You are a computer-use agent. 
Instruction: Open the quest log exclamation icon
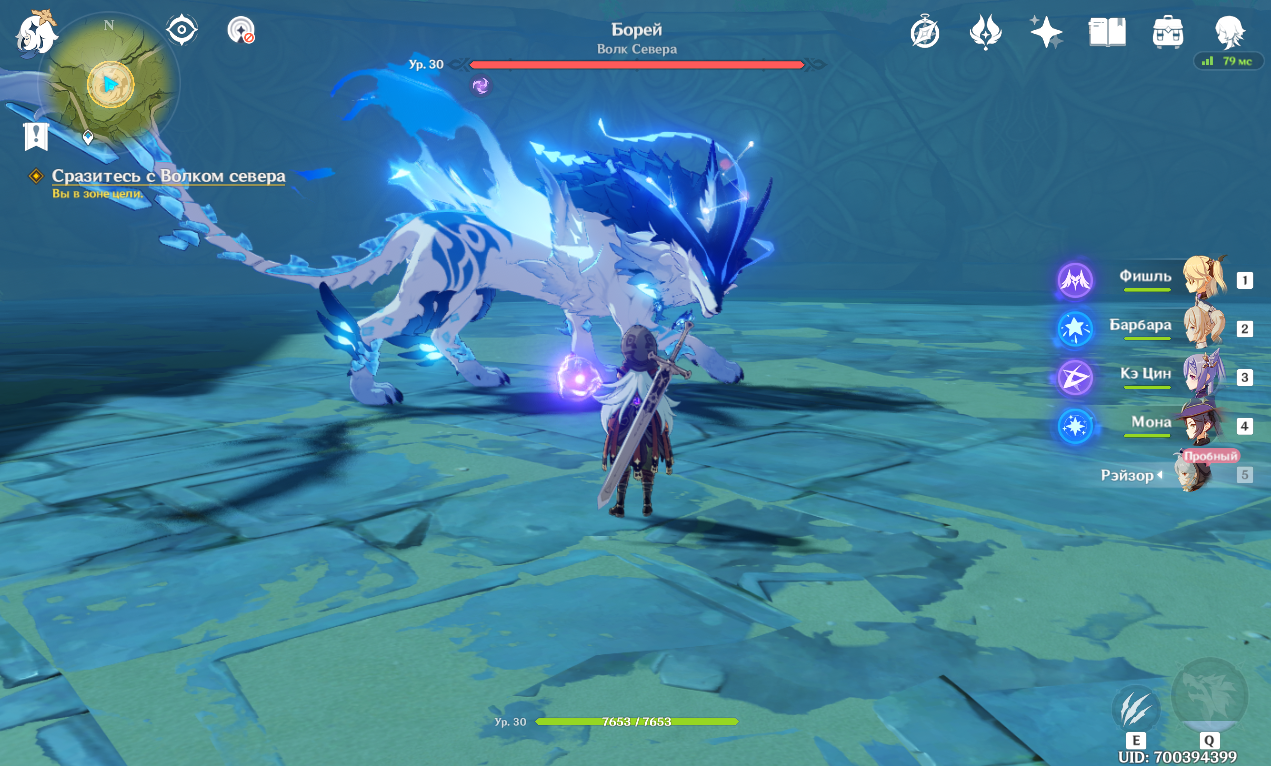point(36,136)
